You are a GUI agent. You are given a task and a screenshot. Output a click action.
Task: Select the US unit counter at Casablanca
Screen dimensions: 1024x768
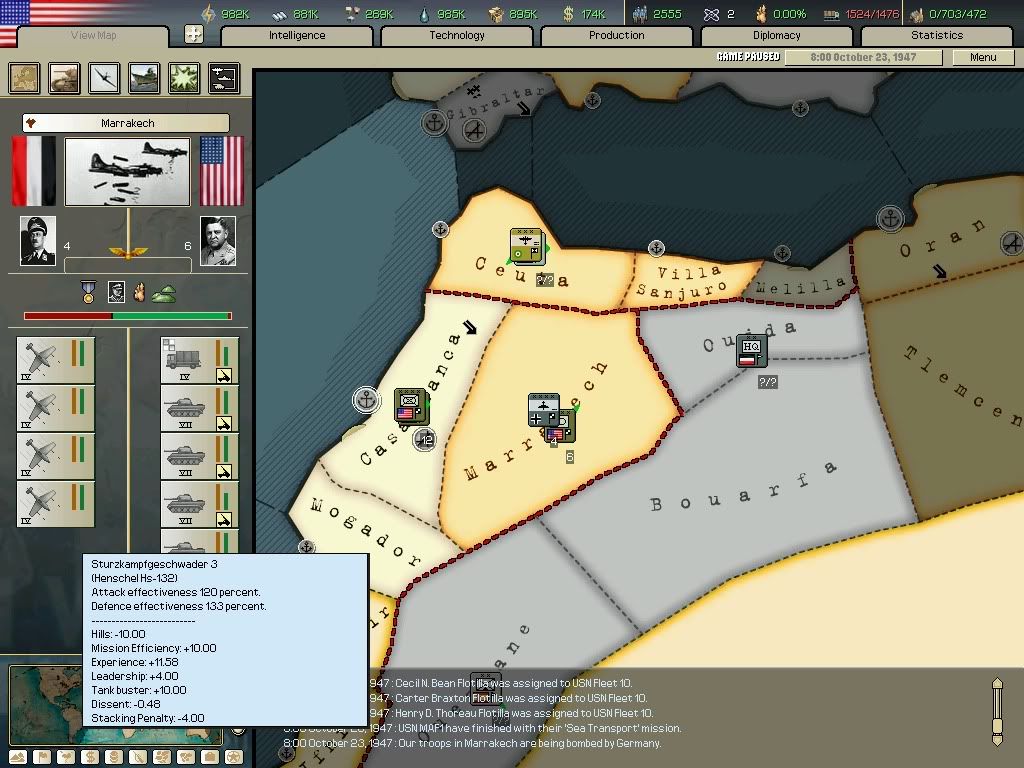409,405
